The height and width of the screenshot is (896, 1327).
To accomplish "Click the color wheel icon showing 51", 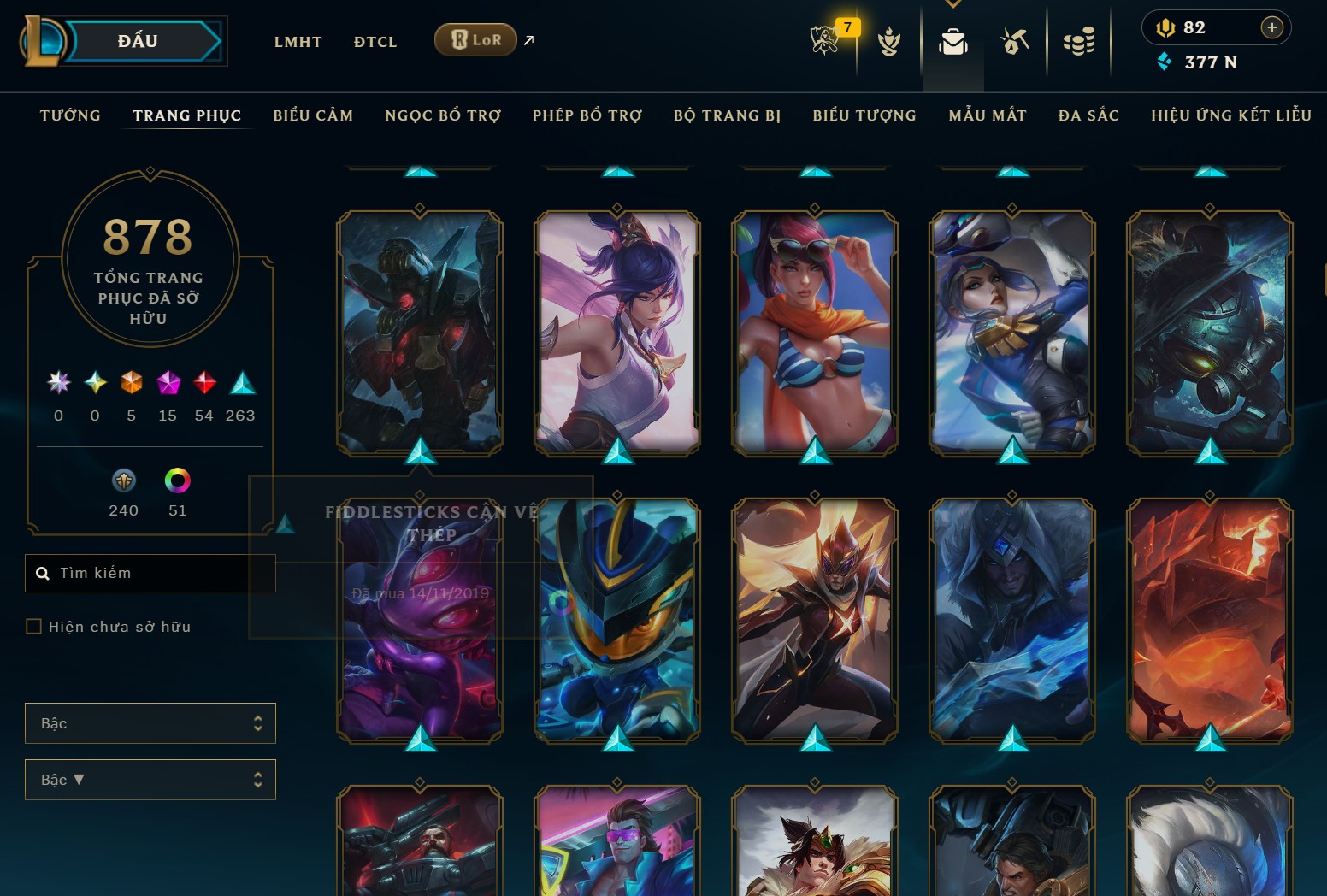I will (x=178, y=481).
